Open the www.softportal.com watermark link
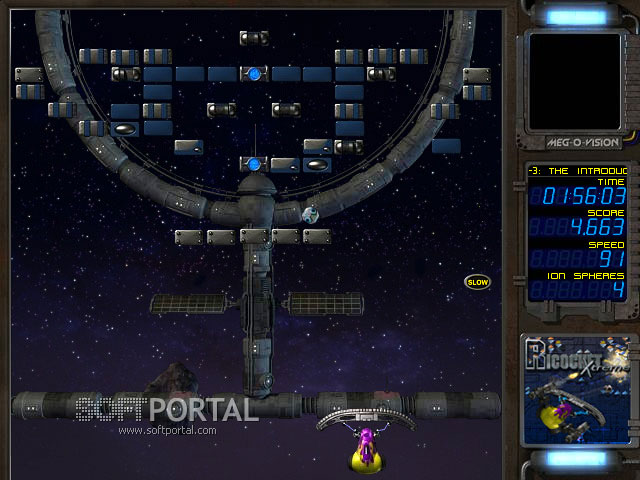 pyautogui.click(x=167, y=431)
